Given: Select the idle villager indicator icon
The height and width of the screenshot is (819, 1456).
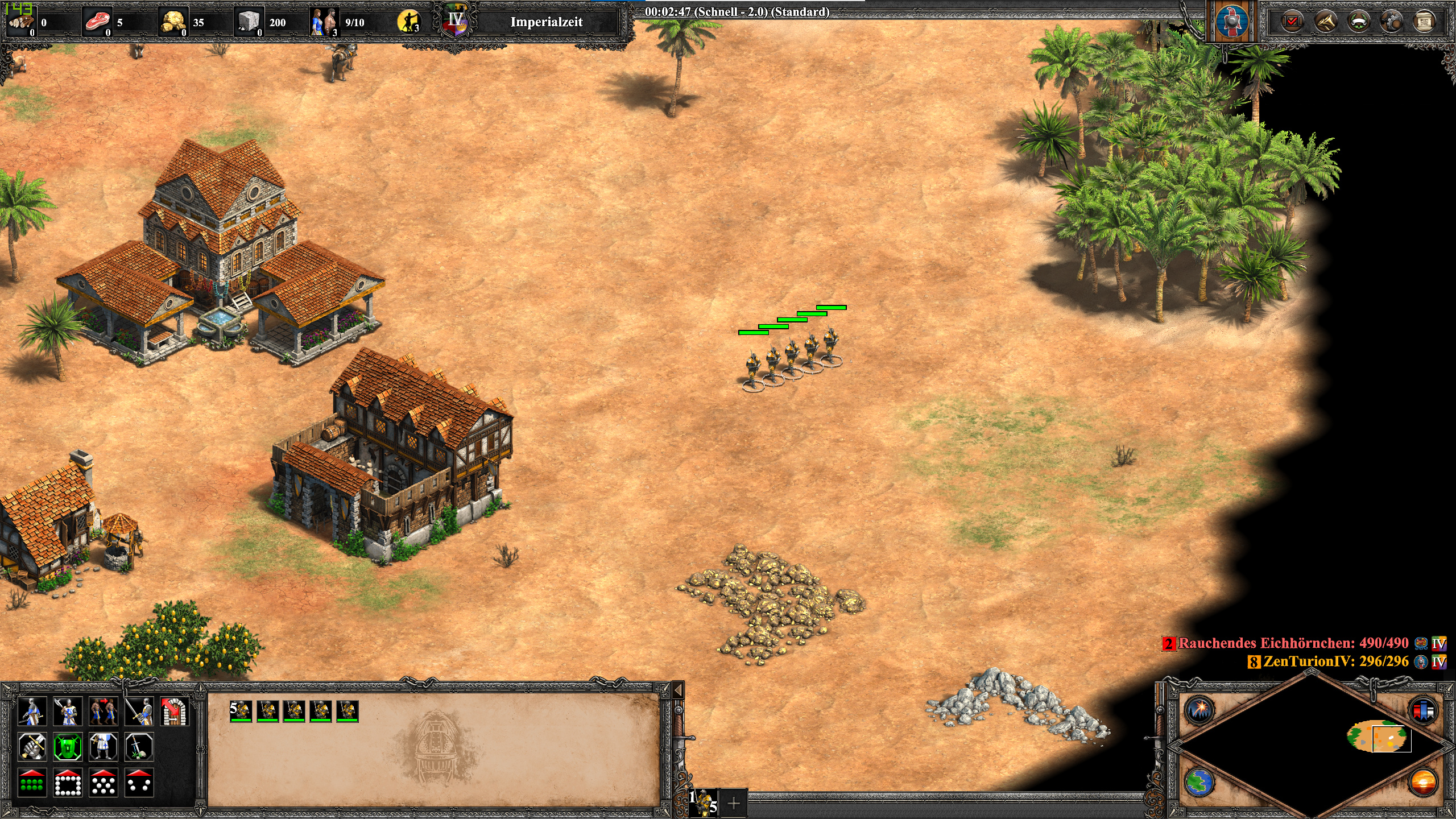Looking at the screenshot, I should click(408, 22).
